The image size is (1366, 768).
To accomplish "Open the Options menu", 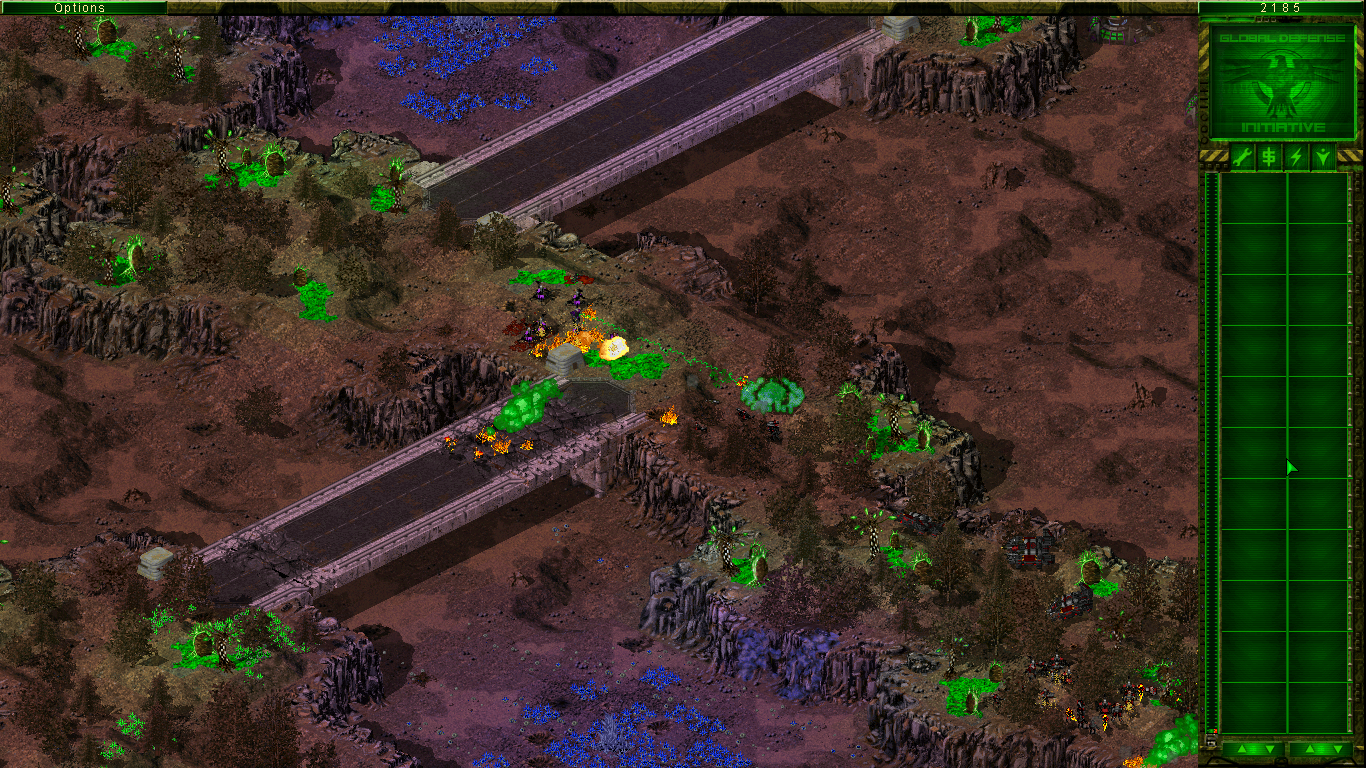I will 78,7.
